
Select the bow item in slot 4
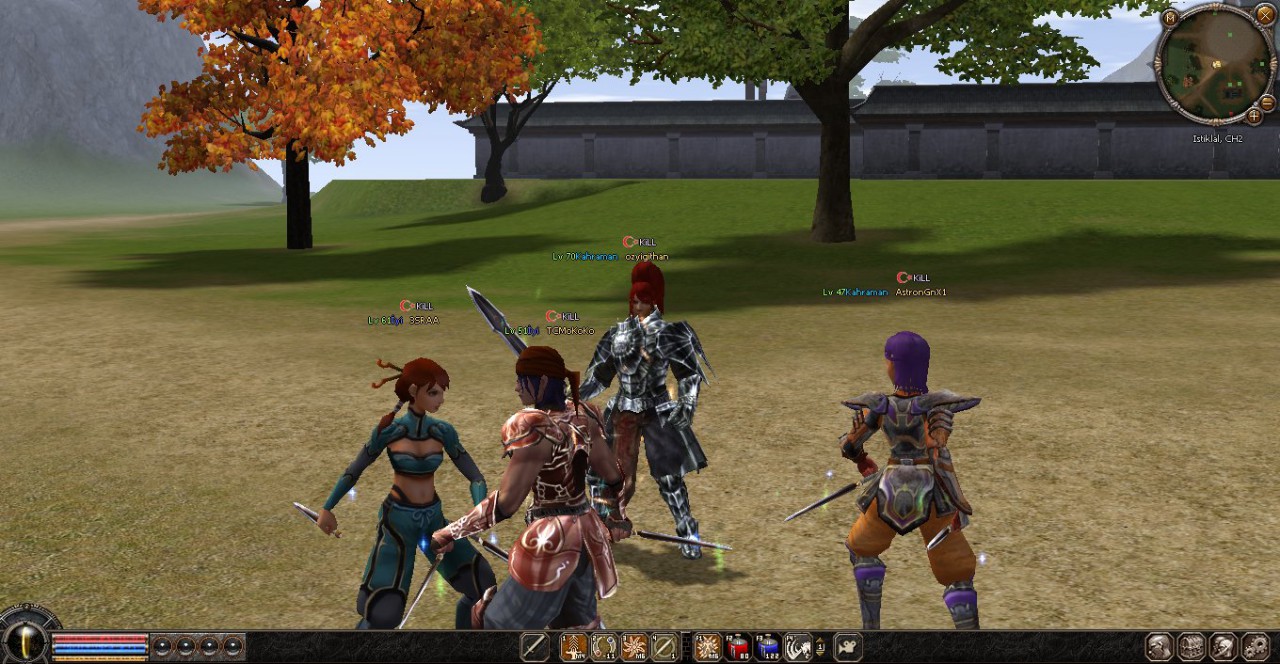tap(664, 647)
